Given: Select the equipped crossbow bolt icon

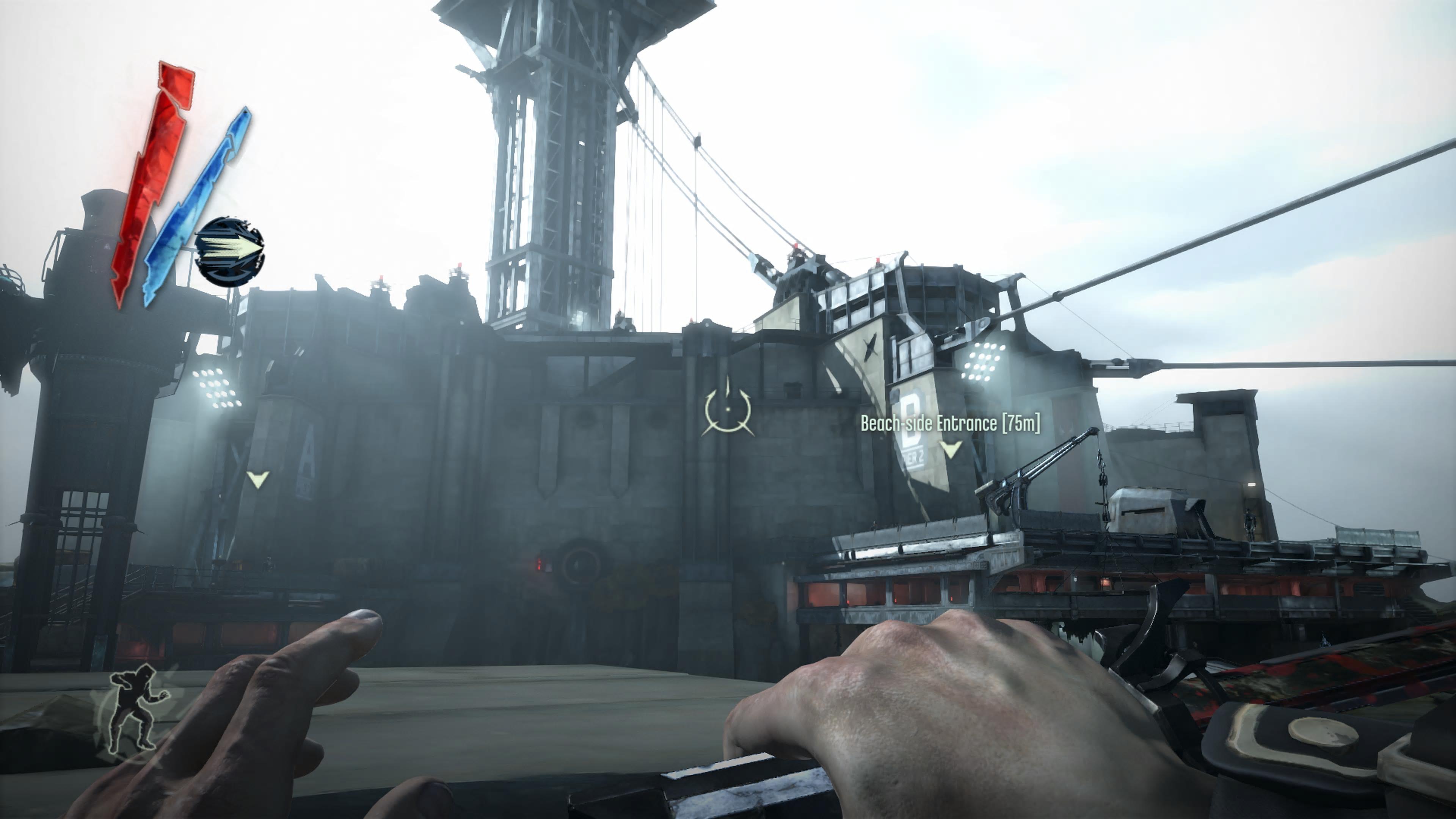Looking at the screenshot, I should click(229, 251).
